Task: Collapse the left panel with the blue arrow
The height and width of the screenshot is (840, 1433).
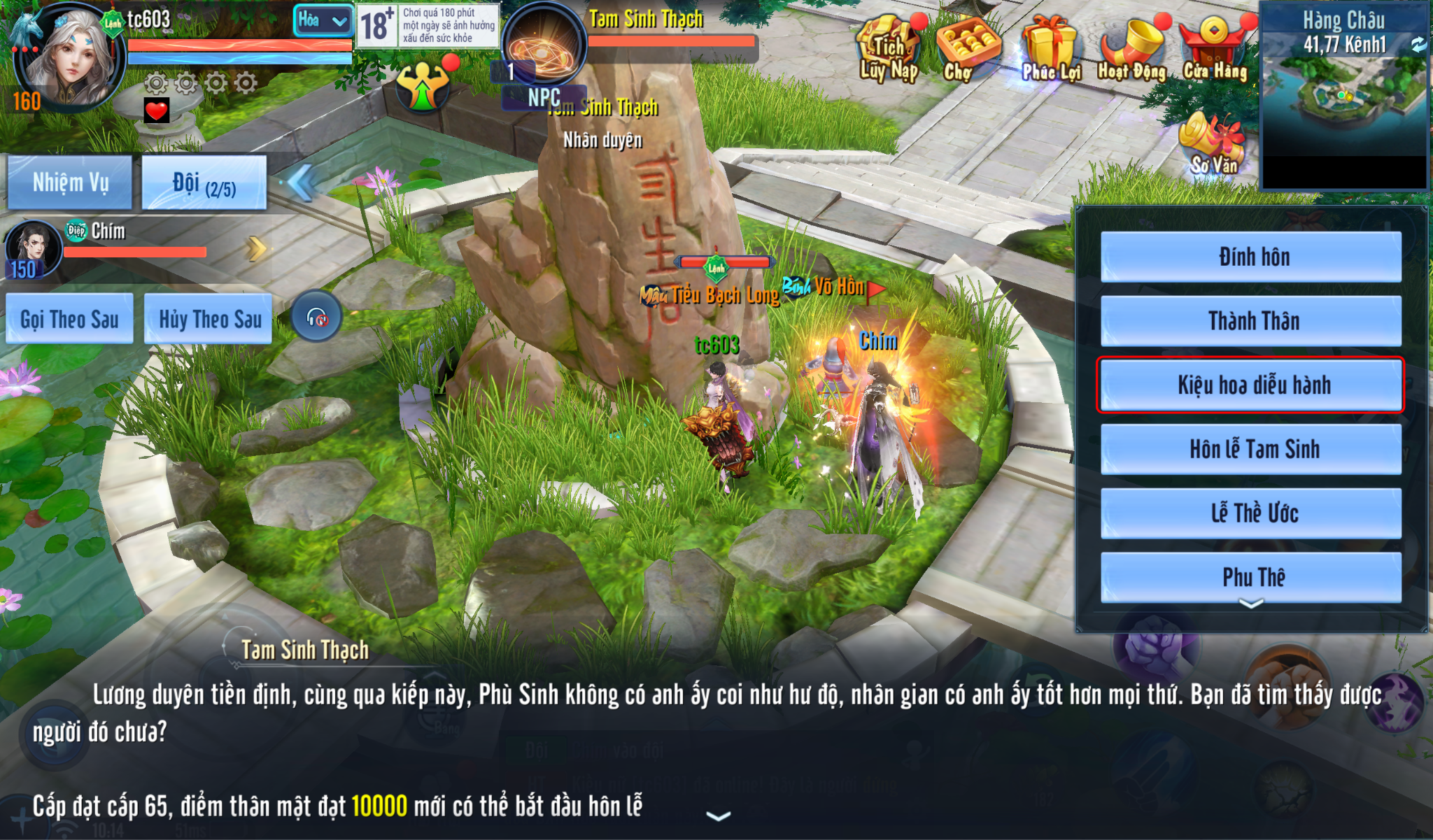Action: [301, 183]
